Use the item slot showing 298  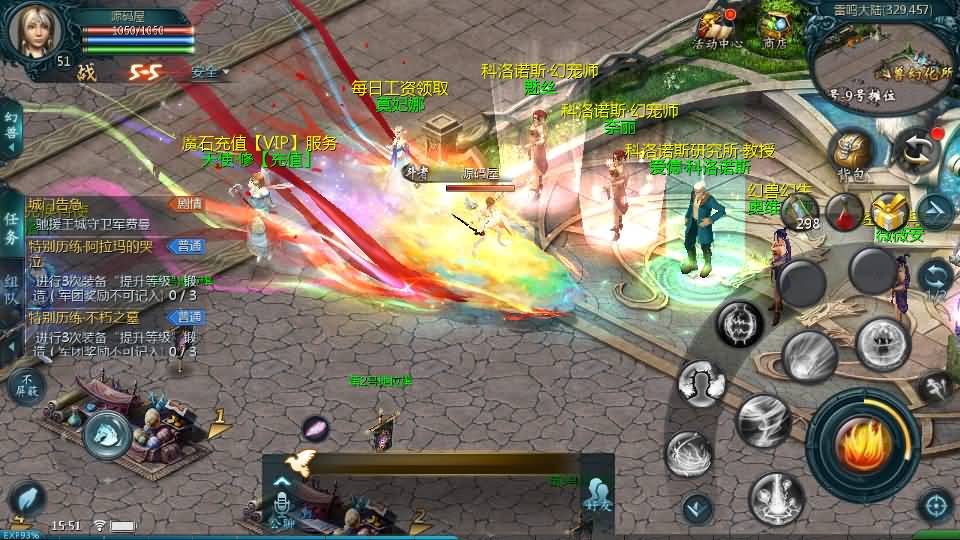801,211
